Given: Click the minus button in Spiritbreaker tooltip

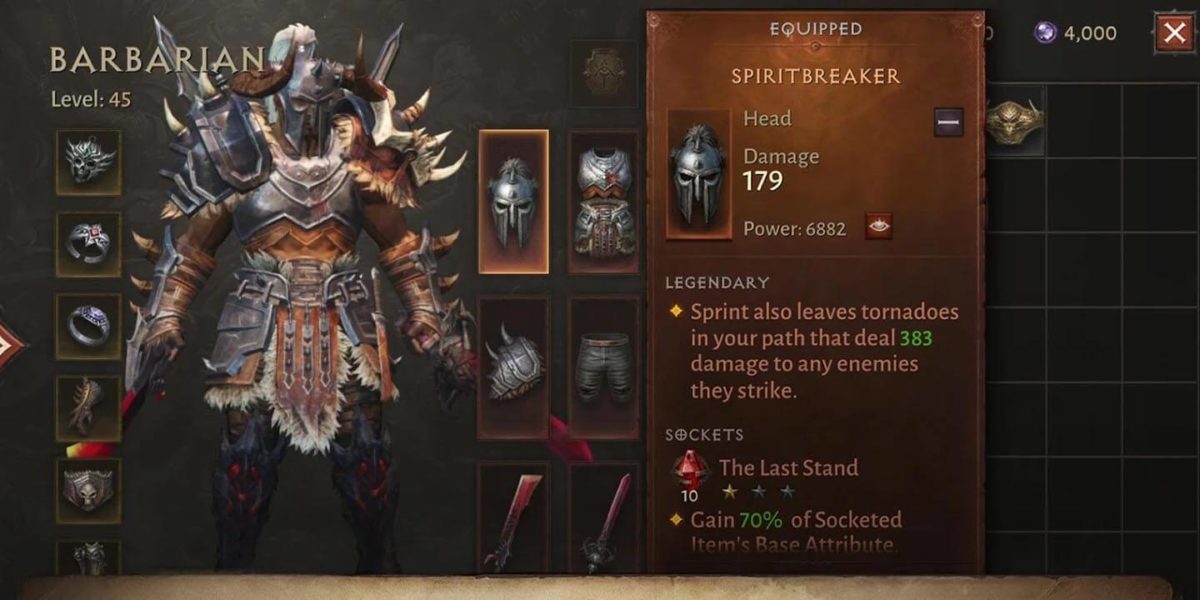Looking at the screenshot, I should (949, 122).
